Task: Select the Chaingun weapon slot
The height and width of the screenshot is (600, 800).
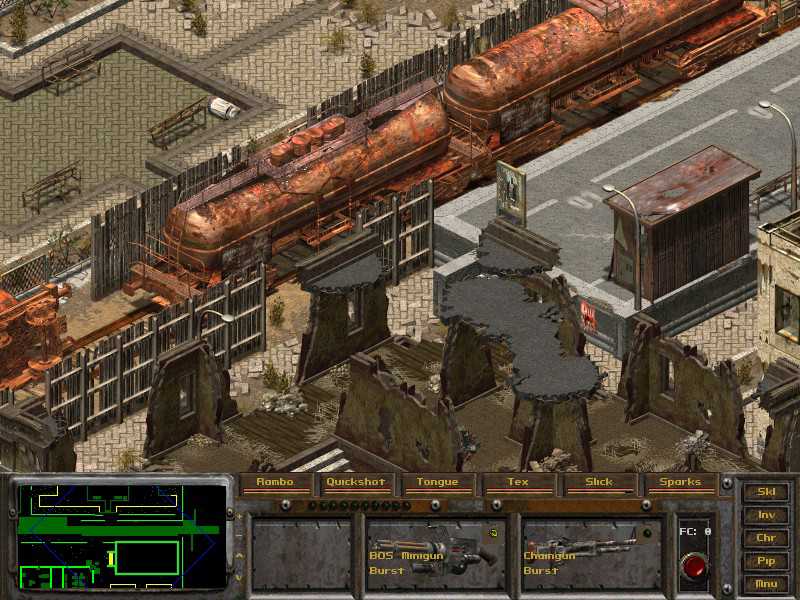Action: [x=589, y=553]
